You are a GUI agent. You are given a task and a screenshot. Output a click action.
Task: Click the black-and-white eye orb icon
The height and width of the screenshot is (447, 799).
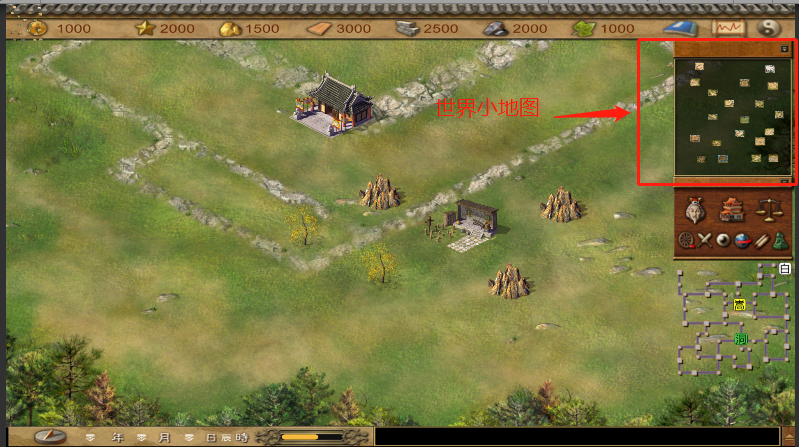[x=722, y=240]
